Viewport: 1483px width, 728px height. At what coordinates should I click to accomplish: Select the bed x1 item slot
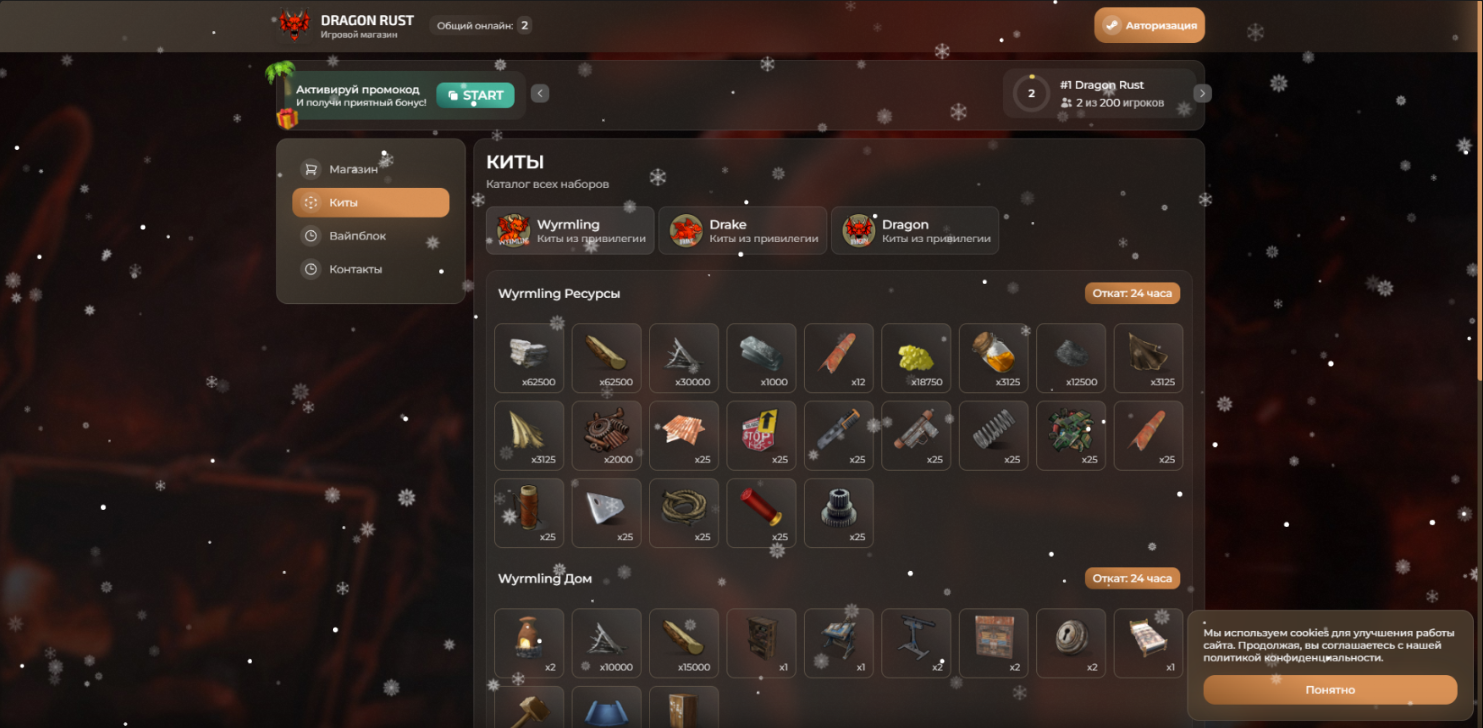[x=1148, y=643]
